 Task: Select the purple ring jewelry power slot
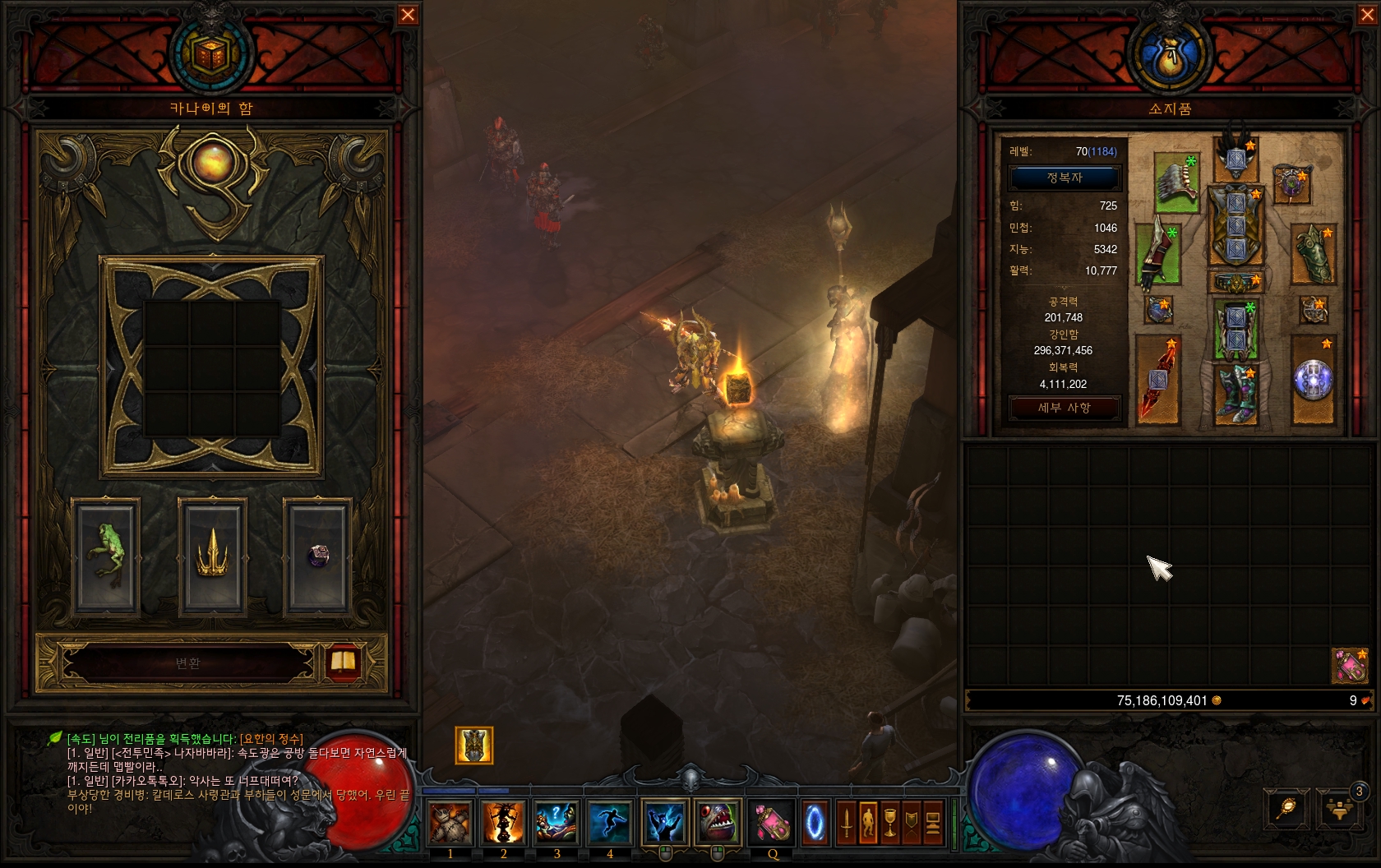click(x=318, y=556)
